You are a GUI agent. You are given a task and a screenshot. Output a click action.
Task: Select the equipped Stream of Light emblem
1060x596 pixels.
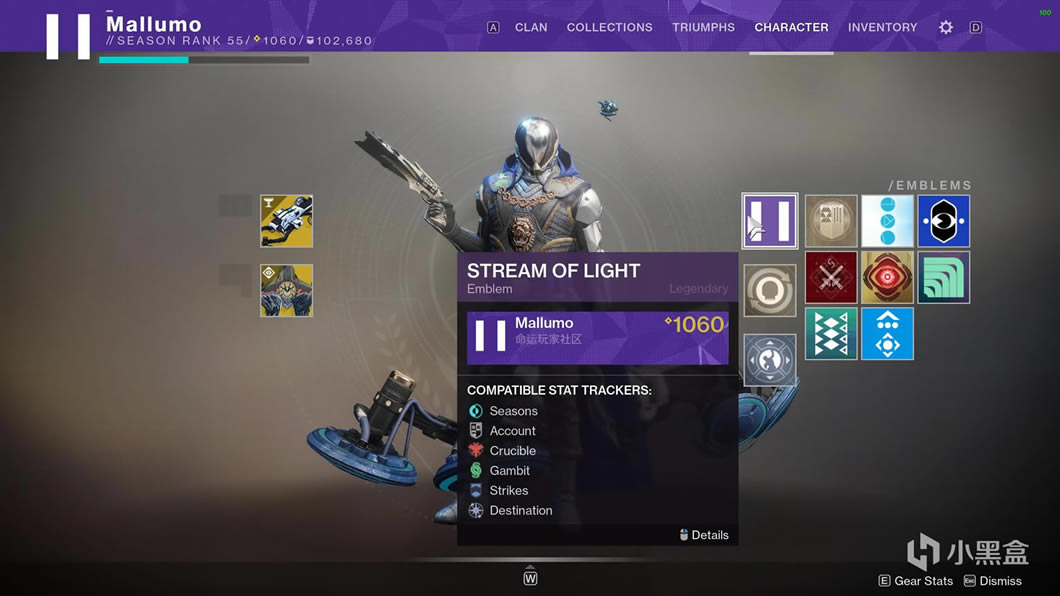click(x=770, y=221)
